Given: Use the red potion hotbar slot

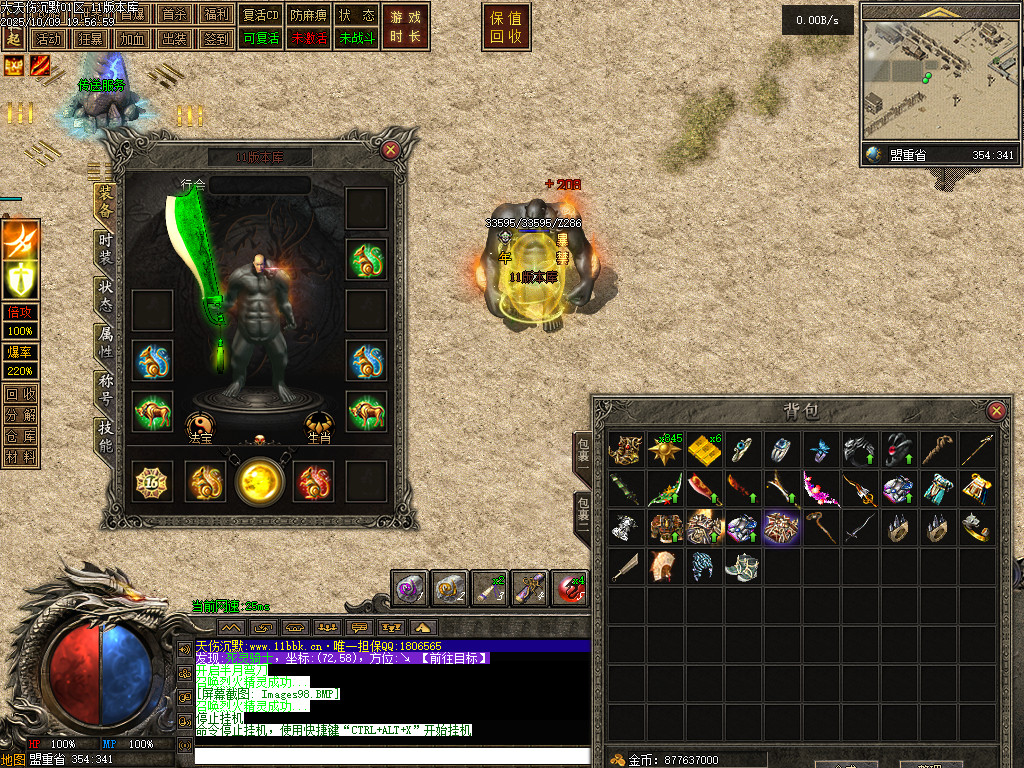Looking at the screenshot, I should [x=569, y=588].
